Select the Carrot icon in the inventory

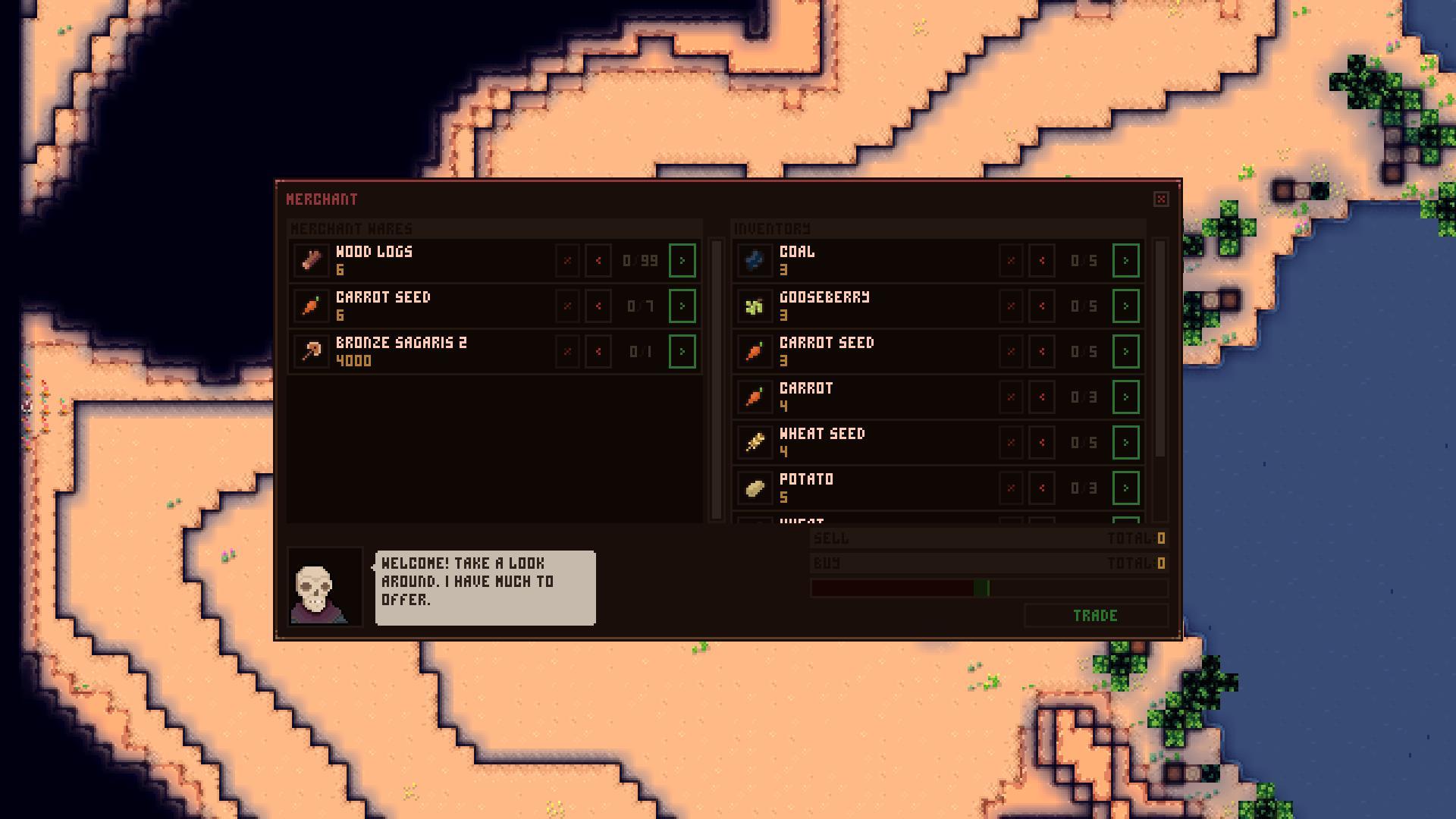[x=755, y=397]
